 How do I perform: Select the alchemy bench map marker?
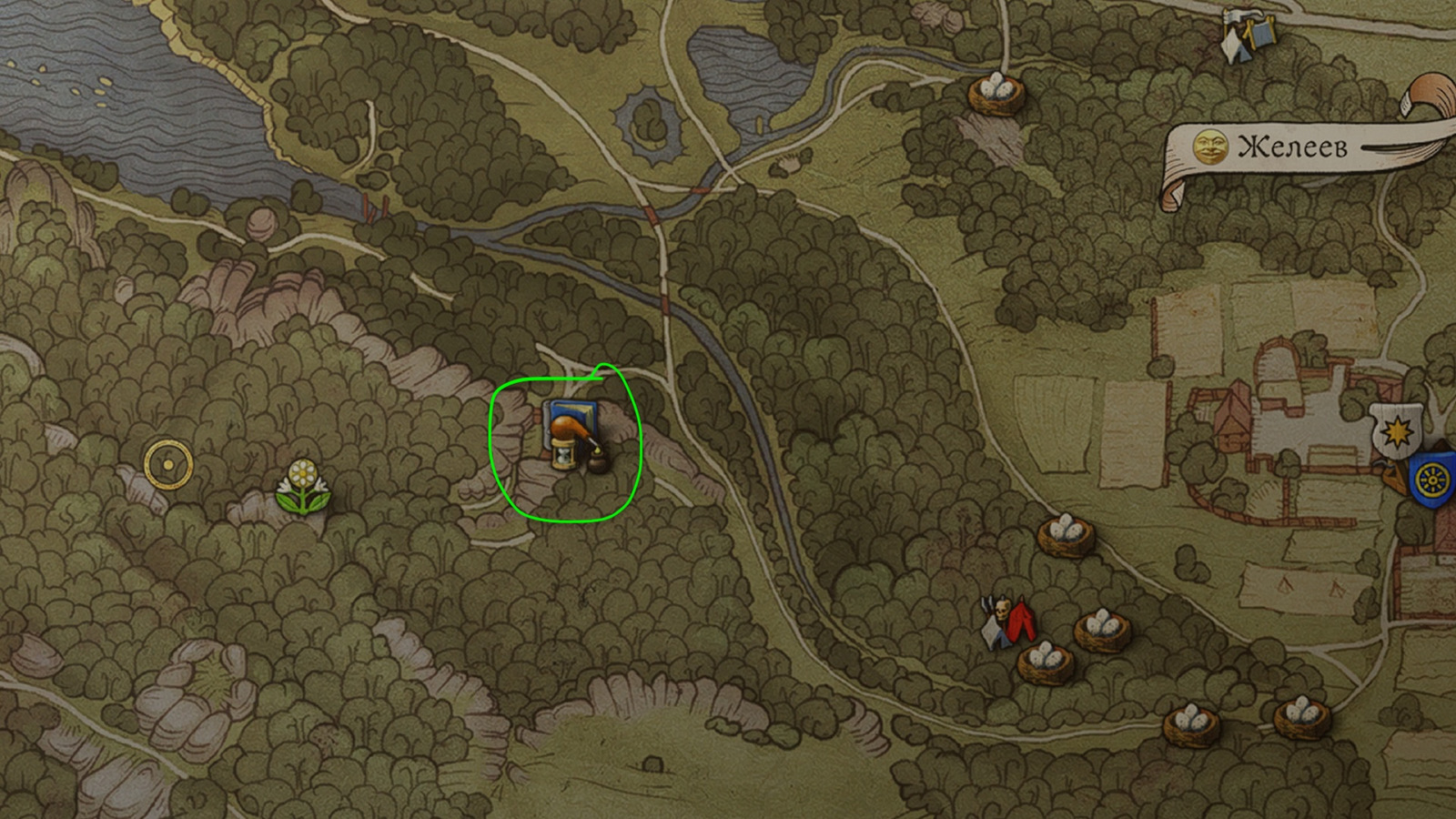click(x=571, y=436)
